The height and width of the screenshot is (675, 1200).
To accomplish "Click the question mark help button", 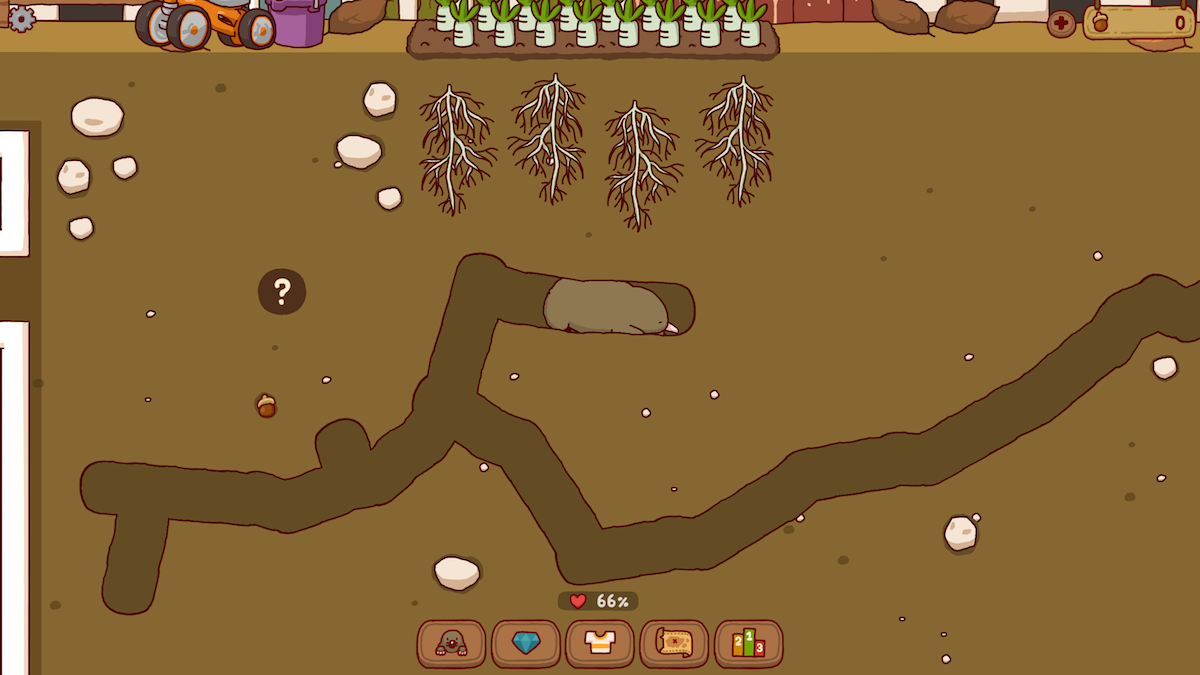I will (282, 292).
